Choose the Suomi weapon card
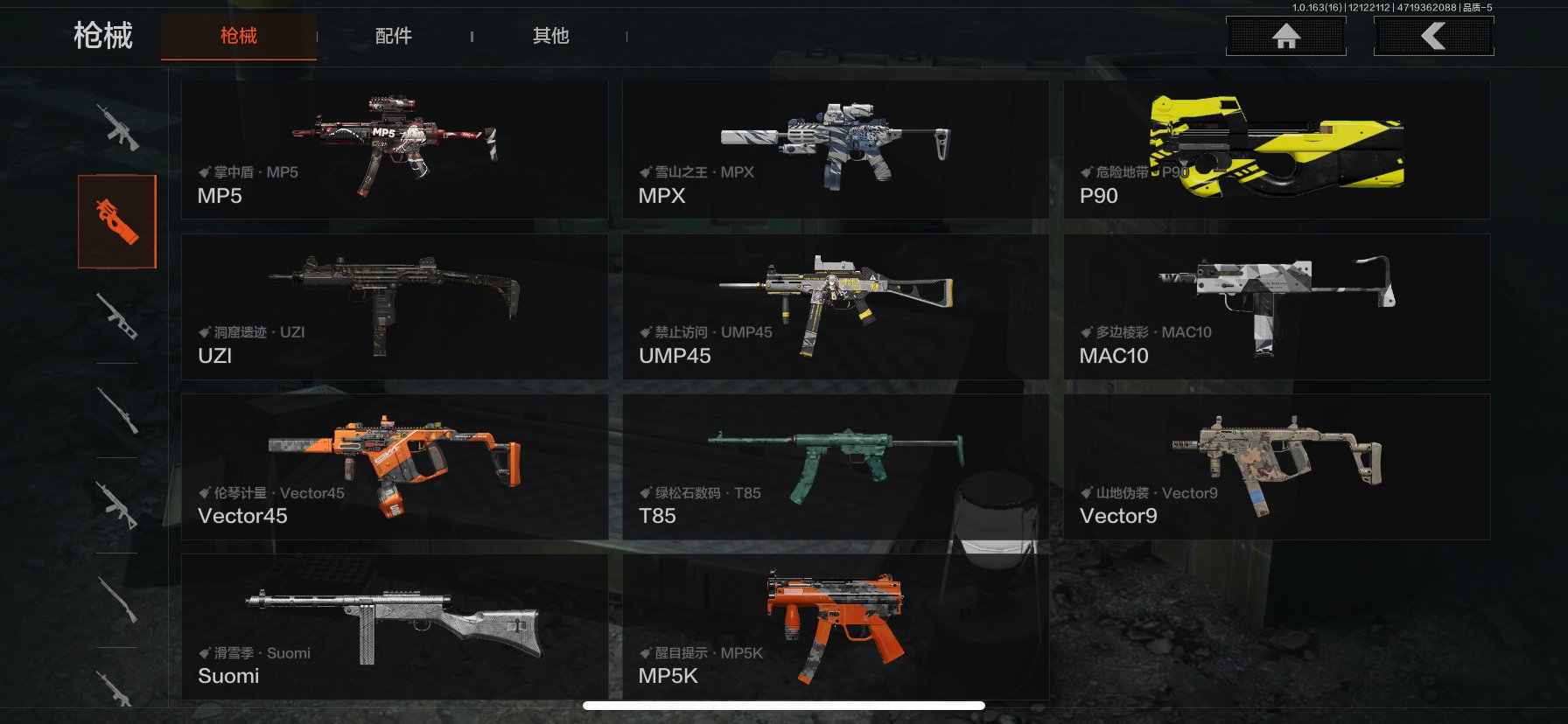The width and height of the screenshot is (1568, 724). [x=394, y=626]
